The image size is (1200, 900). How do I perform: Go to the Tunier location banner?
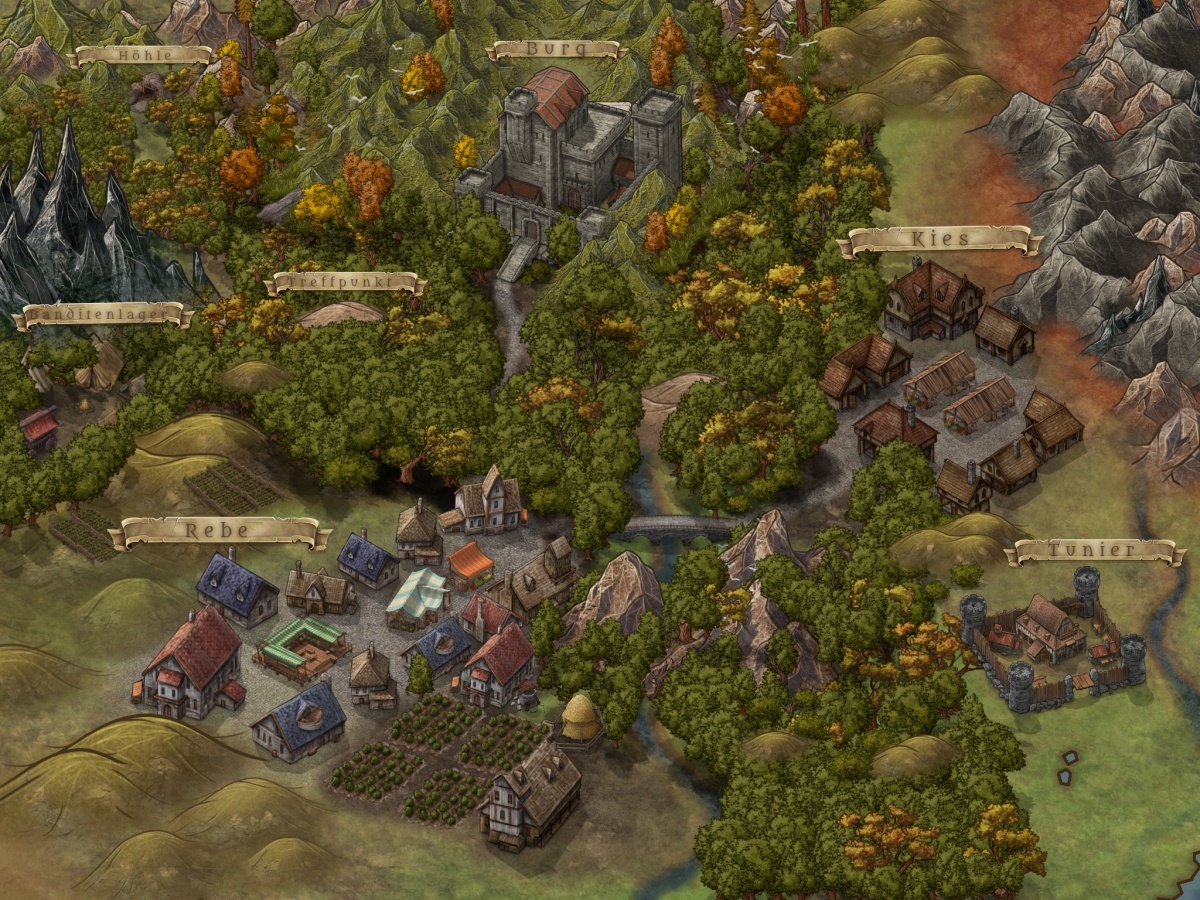(1094, 550)
